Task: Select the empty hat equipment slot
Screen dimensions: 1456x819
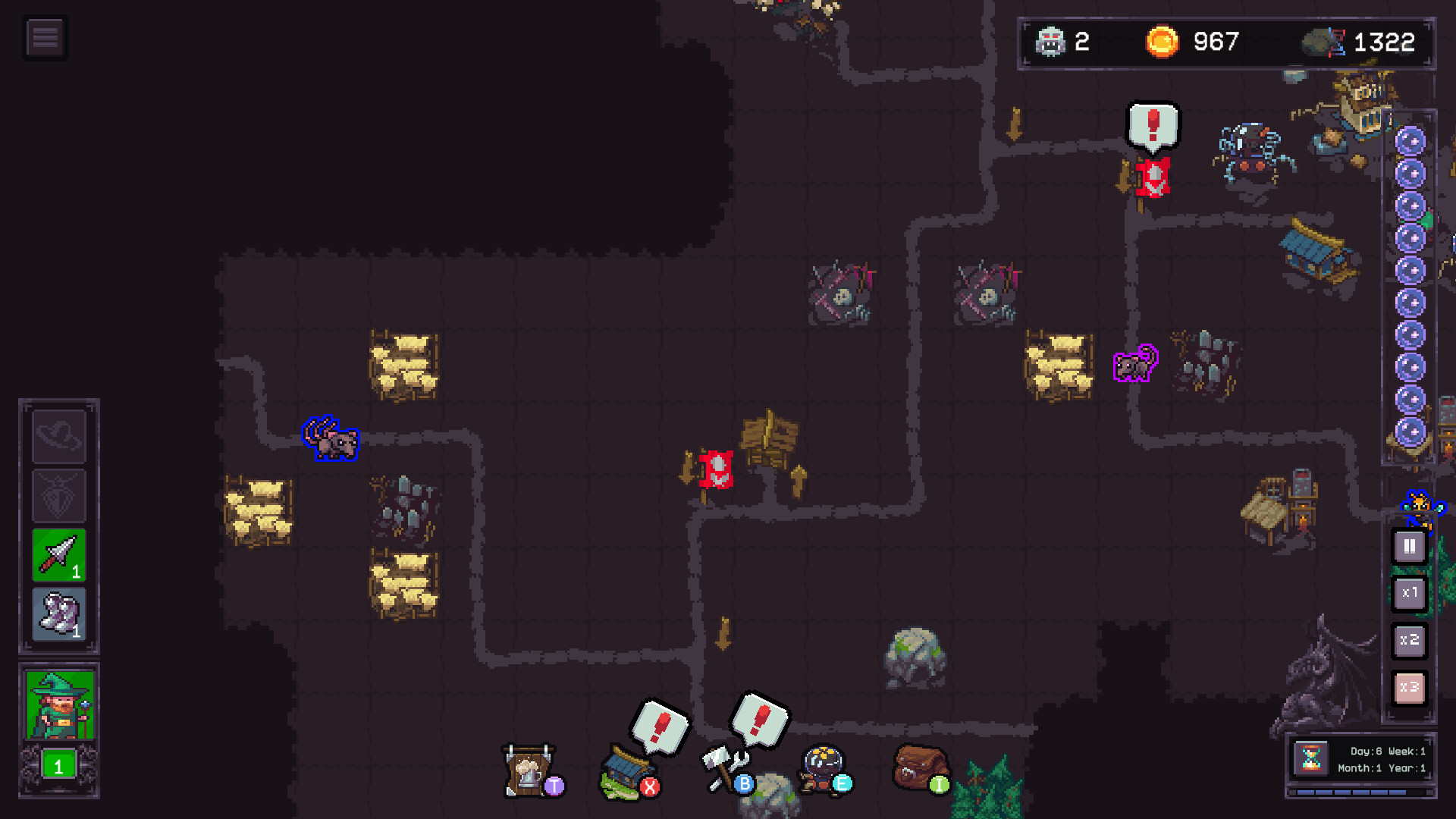Action: click(x=59, y=435)
